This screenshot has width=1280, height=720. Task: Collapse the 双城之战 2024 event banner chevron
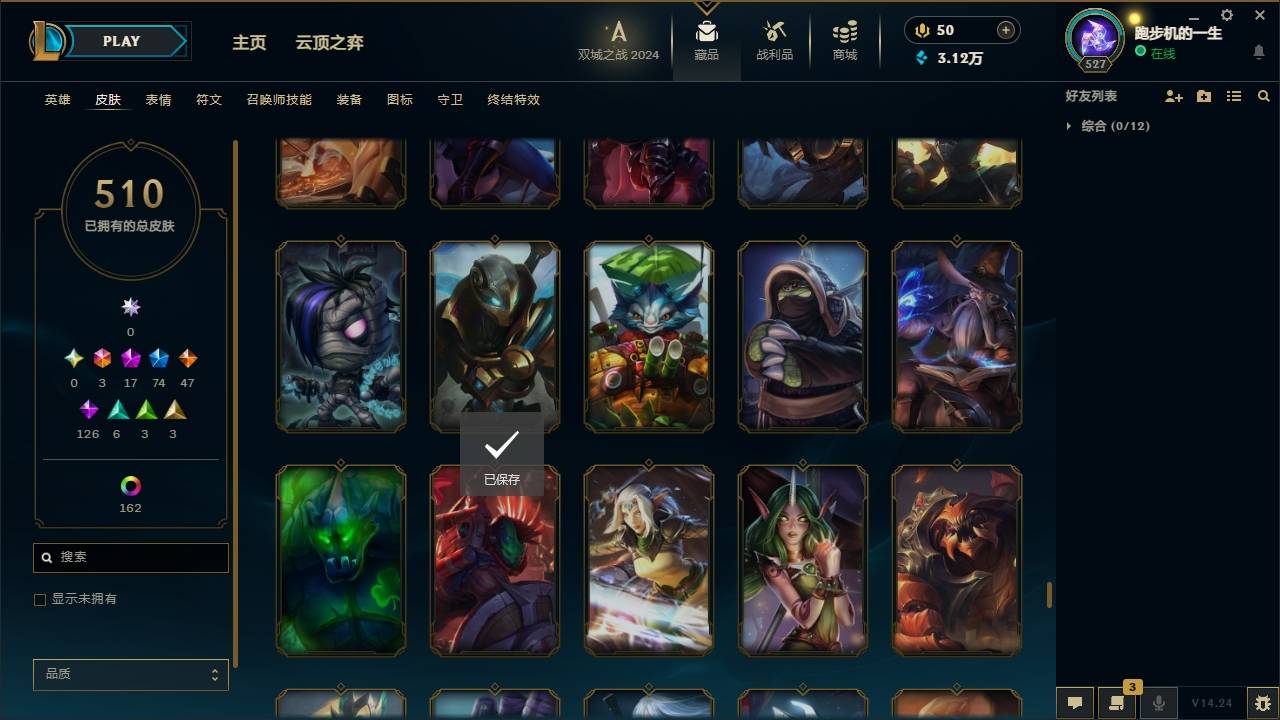pos(707,8)
